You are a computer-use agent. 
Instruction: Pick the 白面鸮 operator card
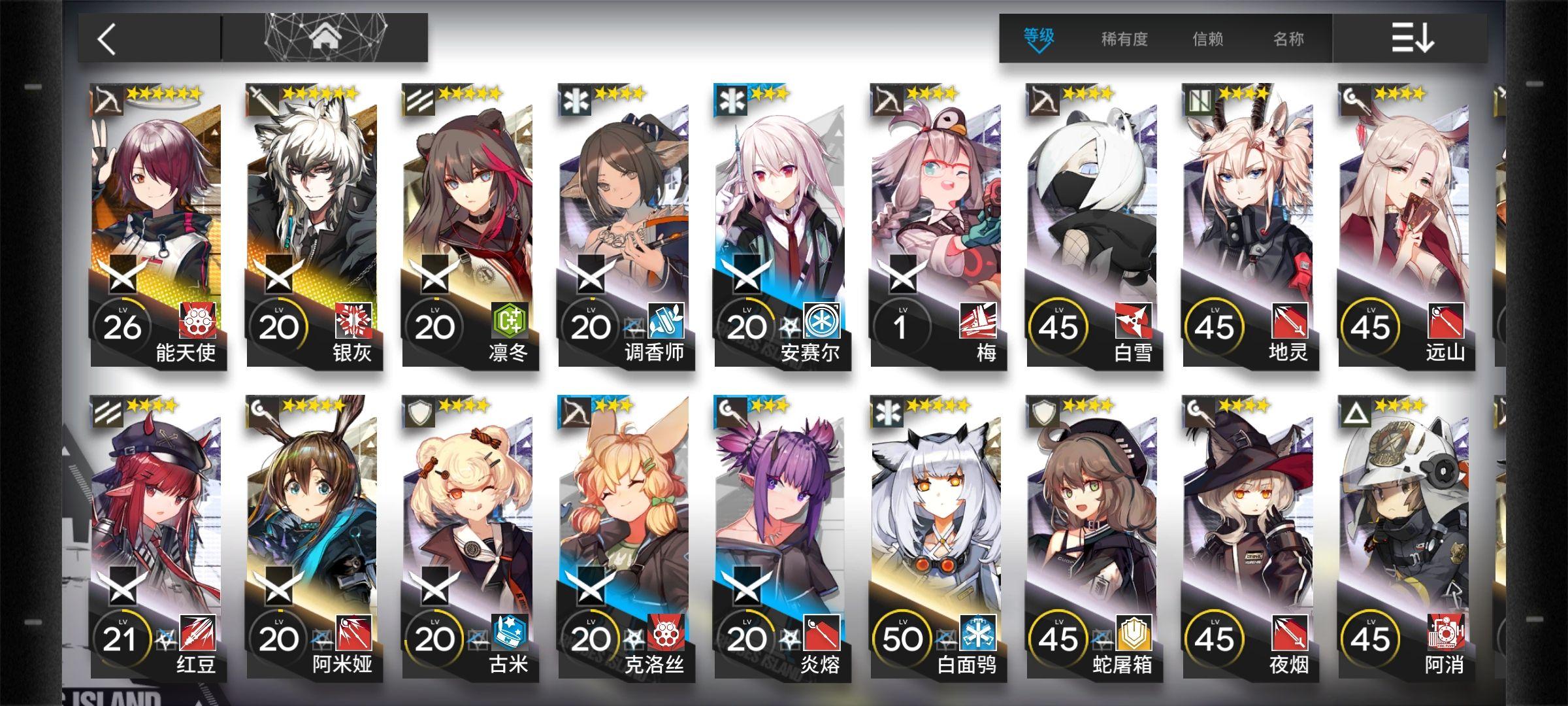[938, 537]
